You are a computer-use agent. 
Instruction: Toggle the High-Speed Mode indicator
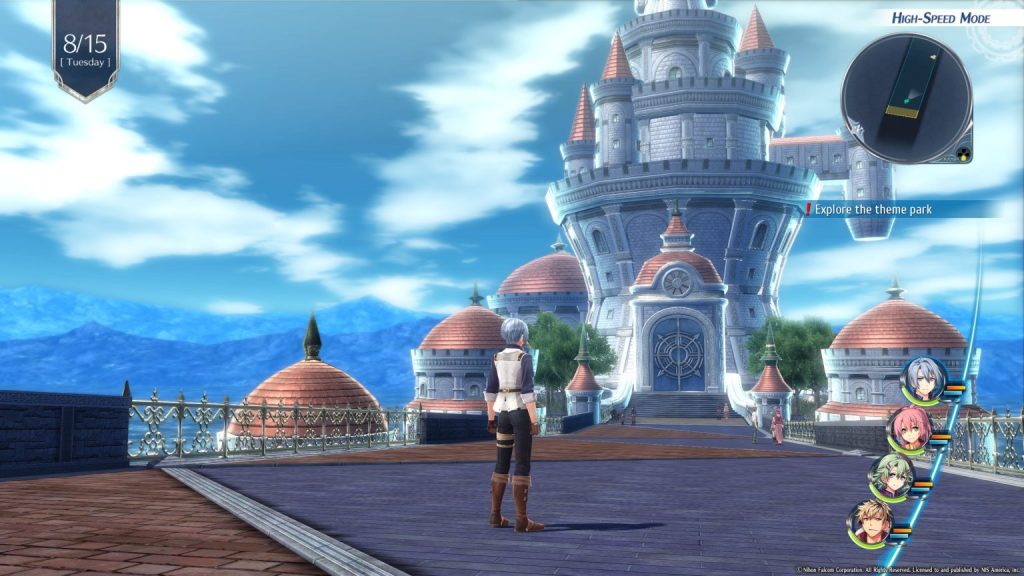[x=940, y=18]
